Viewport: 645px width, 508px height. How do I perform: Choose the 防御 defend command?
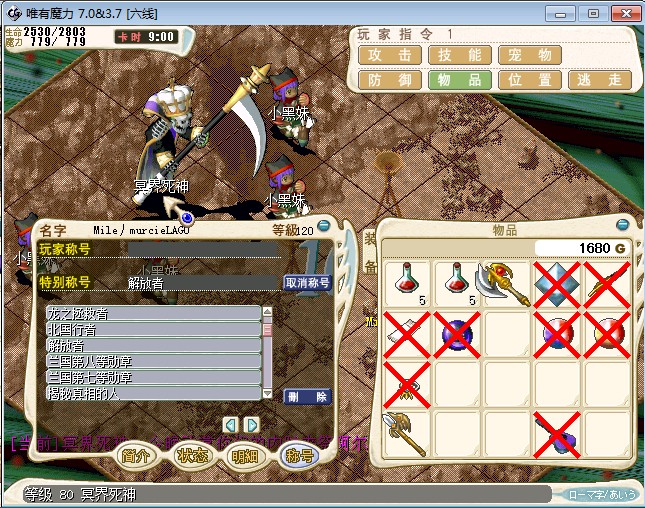389,80
